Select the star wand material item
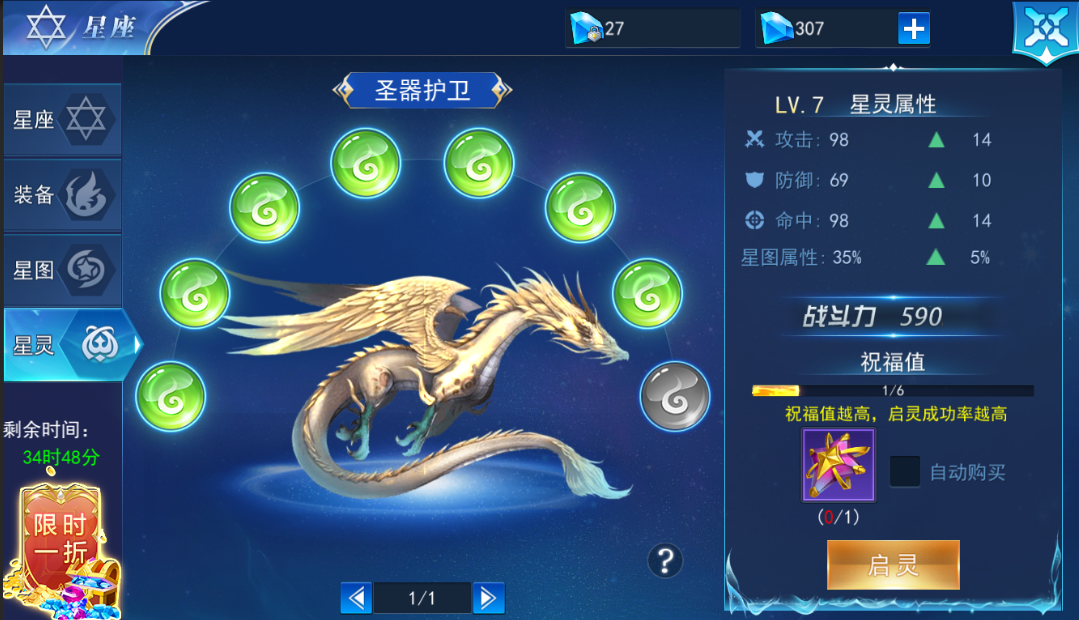This screenshot has height=620, width=1079. (839, 465)
